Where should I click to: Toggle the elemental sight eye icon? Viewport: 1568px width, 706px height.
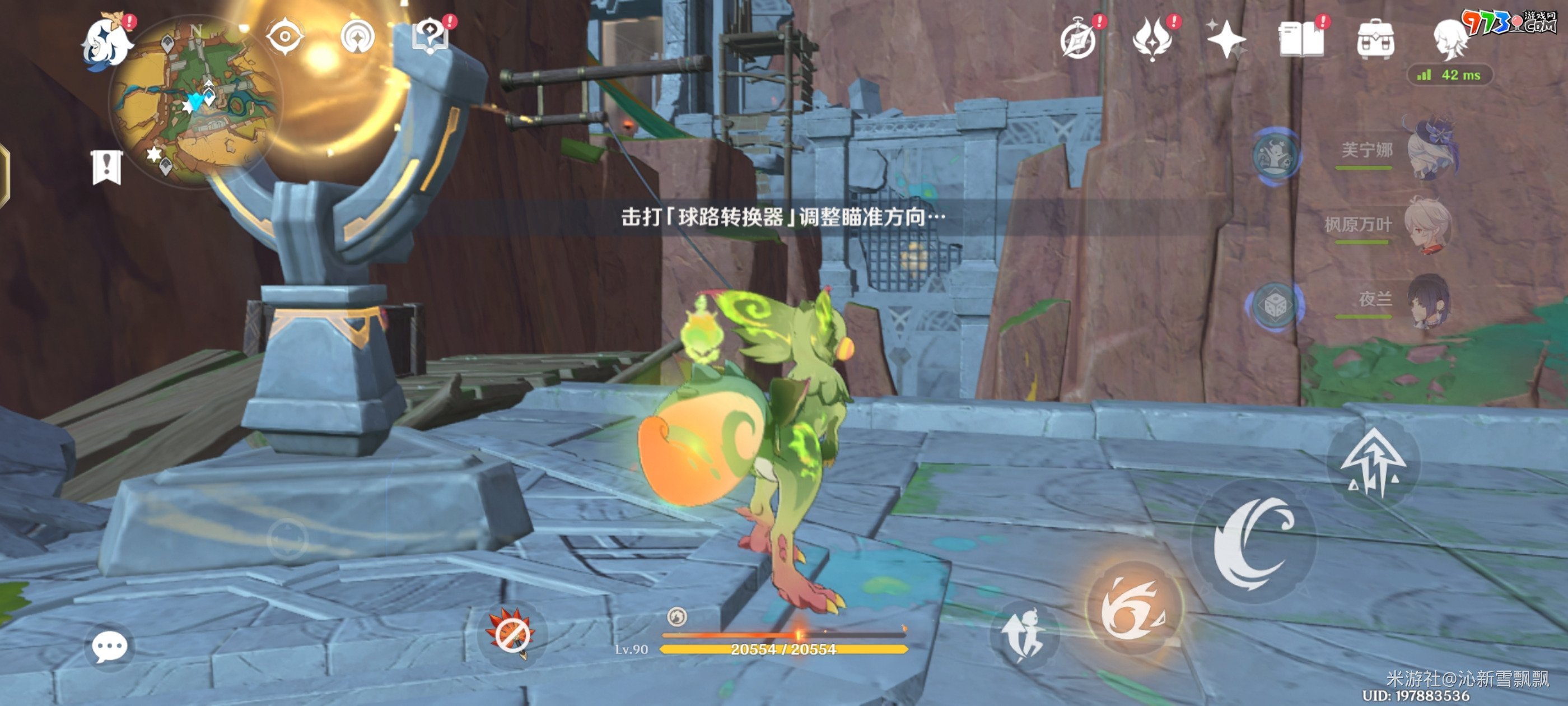(285, 38)
